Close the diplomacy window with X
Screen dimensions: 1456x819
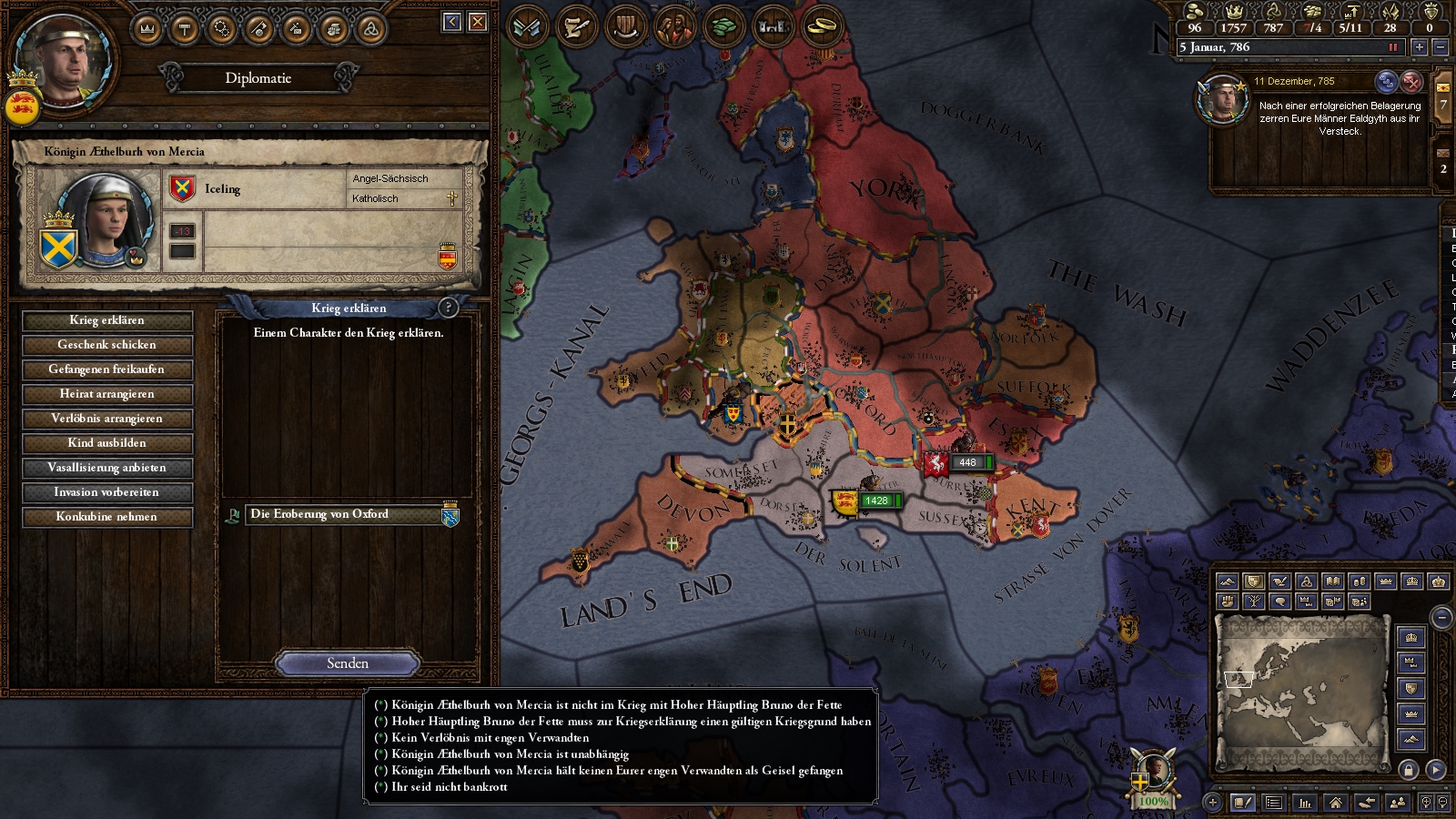click(x=478, y=22)
